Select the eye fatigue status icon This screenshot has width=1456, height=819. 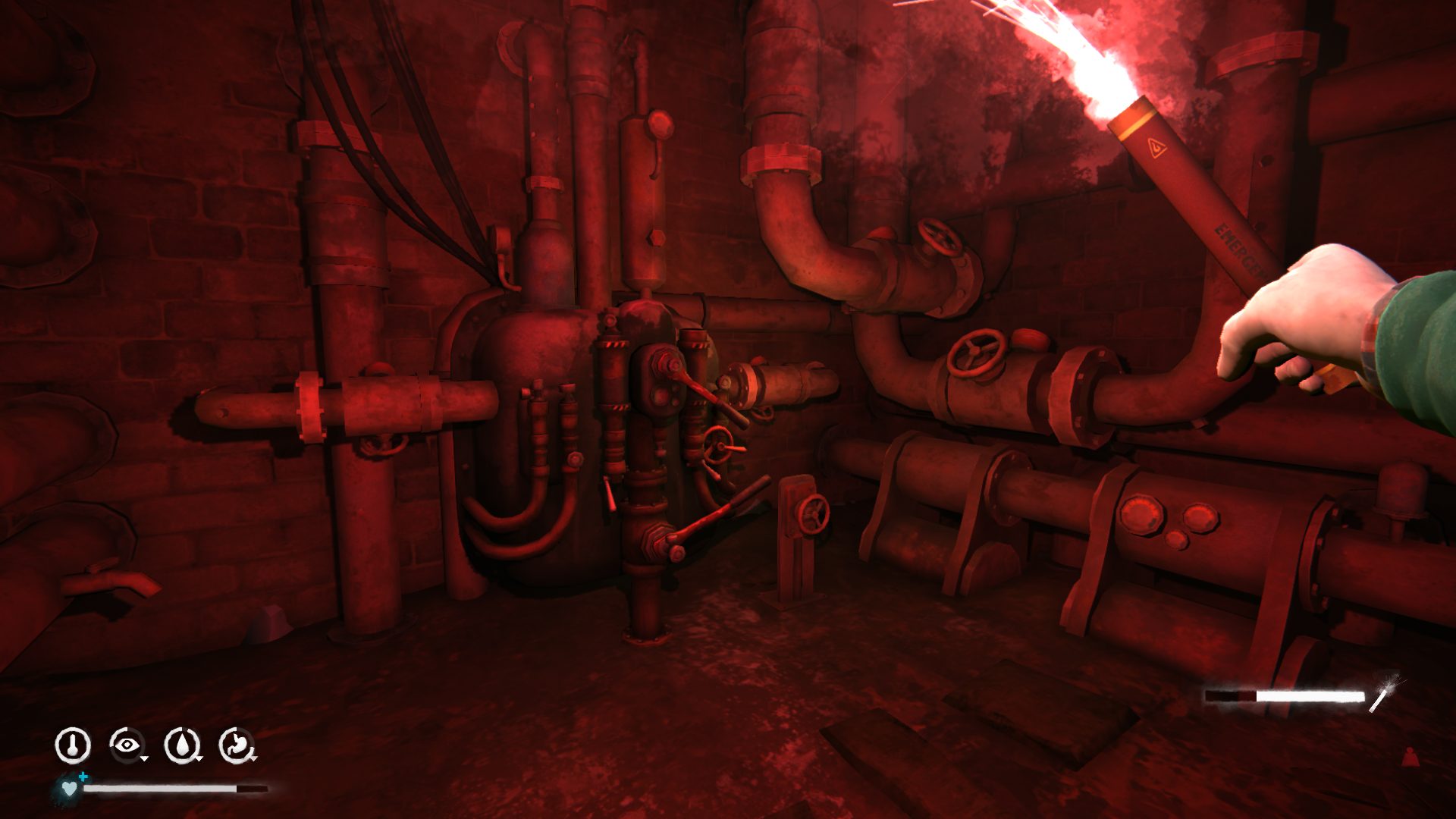(x=126, y=745)
